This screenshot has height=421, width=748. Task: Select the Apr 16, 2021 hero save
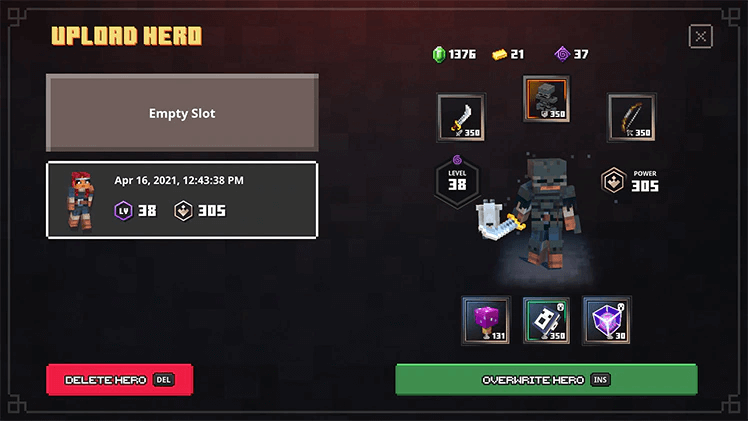pyautogui.click(x=182, y=200)
